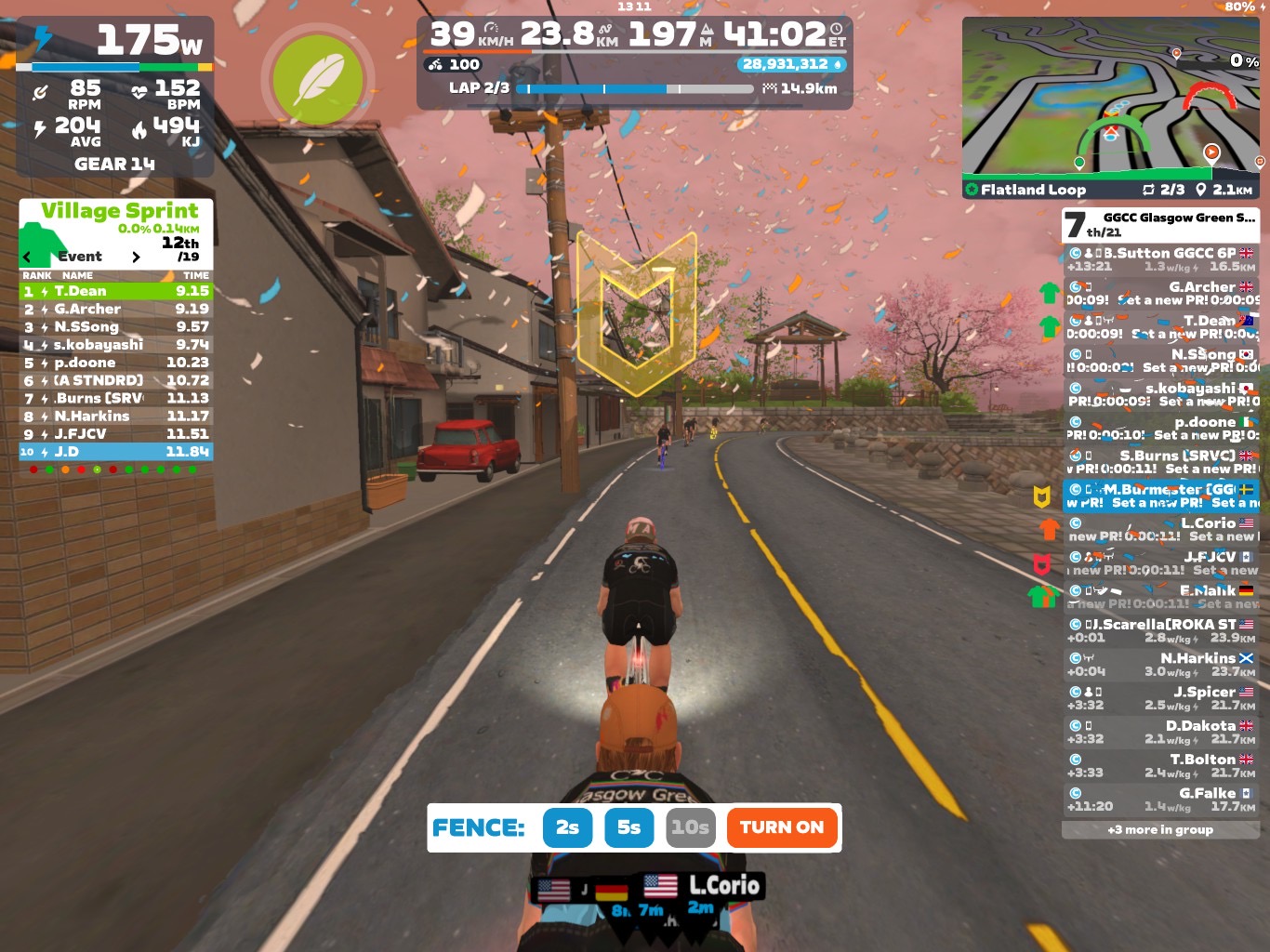This screenshot has height=952, width=1270.
Task: Select B.Sutton GGCC rider row
Action: [x=1160, y=259]
